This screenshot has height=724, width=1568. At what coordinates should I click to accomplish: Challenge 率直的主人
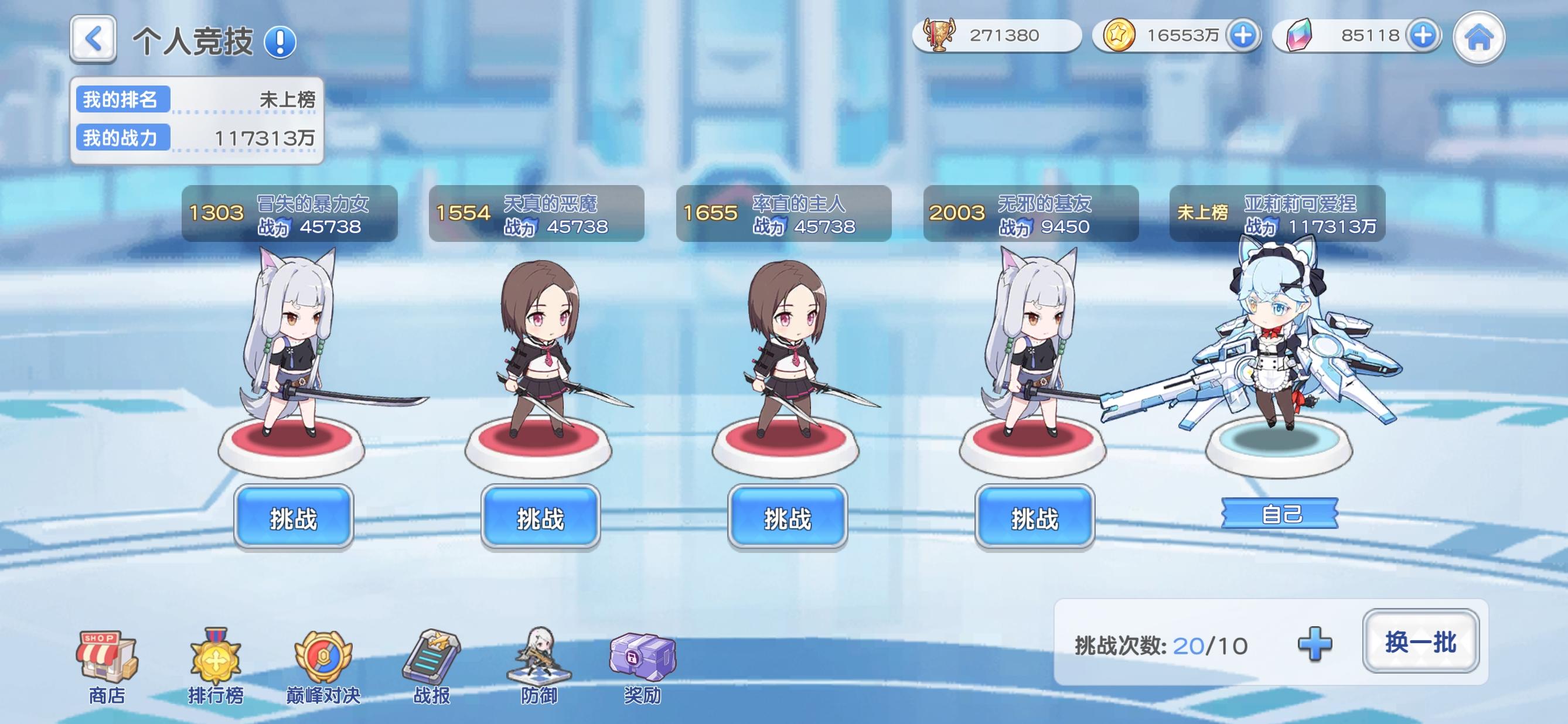click(788, 517)
